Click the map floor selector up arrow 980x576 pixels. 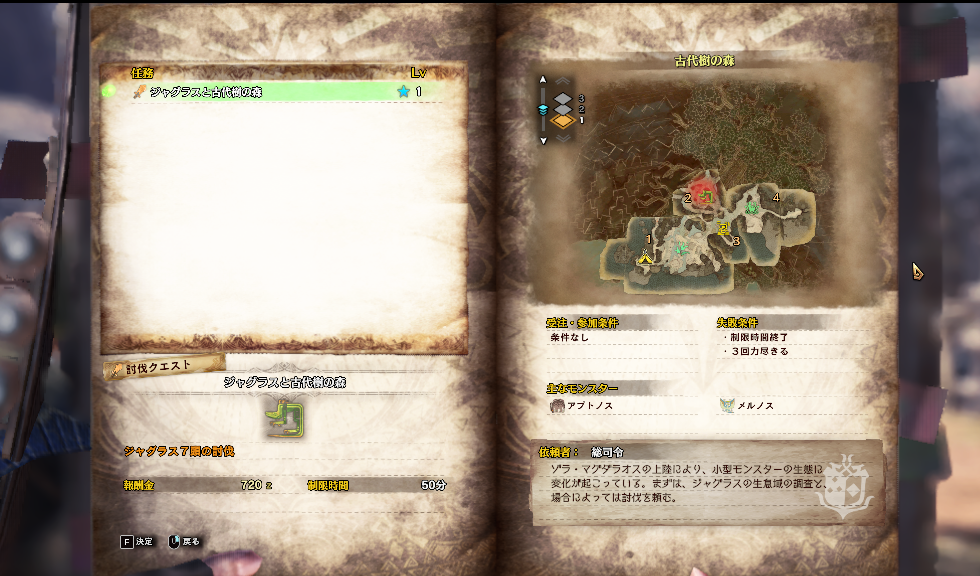click(543, 79)
